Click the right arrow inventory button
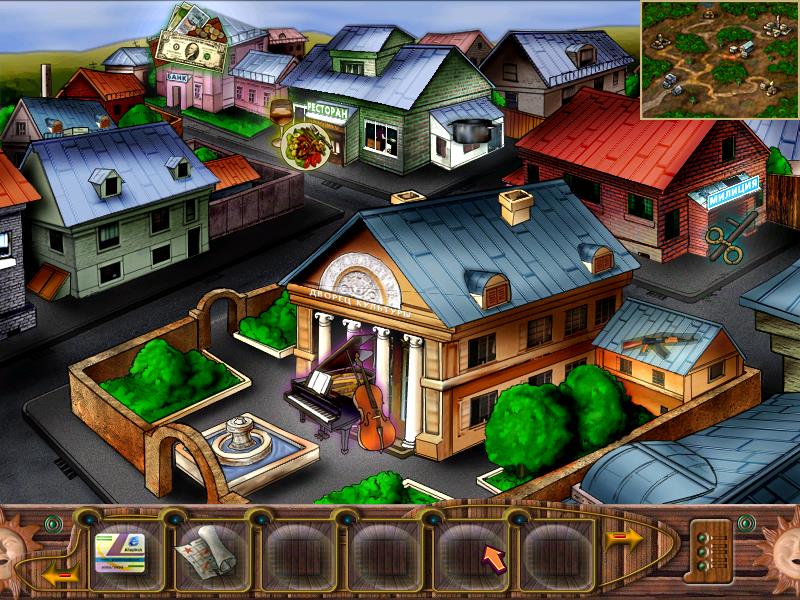Screen dimensions: 800x600 pos(624,538)
